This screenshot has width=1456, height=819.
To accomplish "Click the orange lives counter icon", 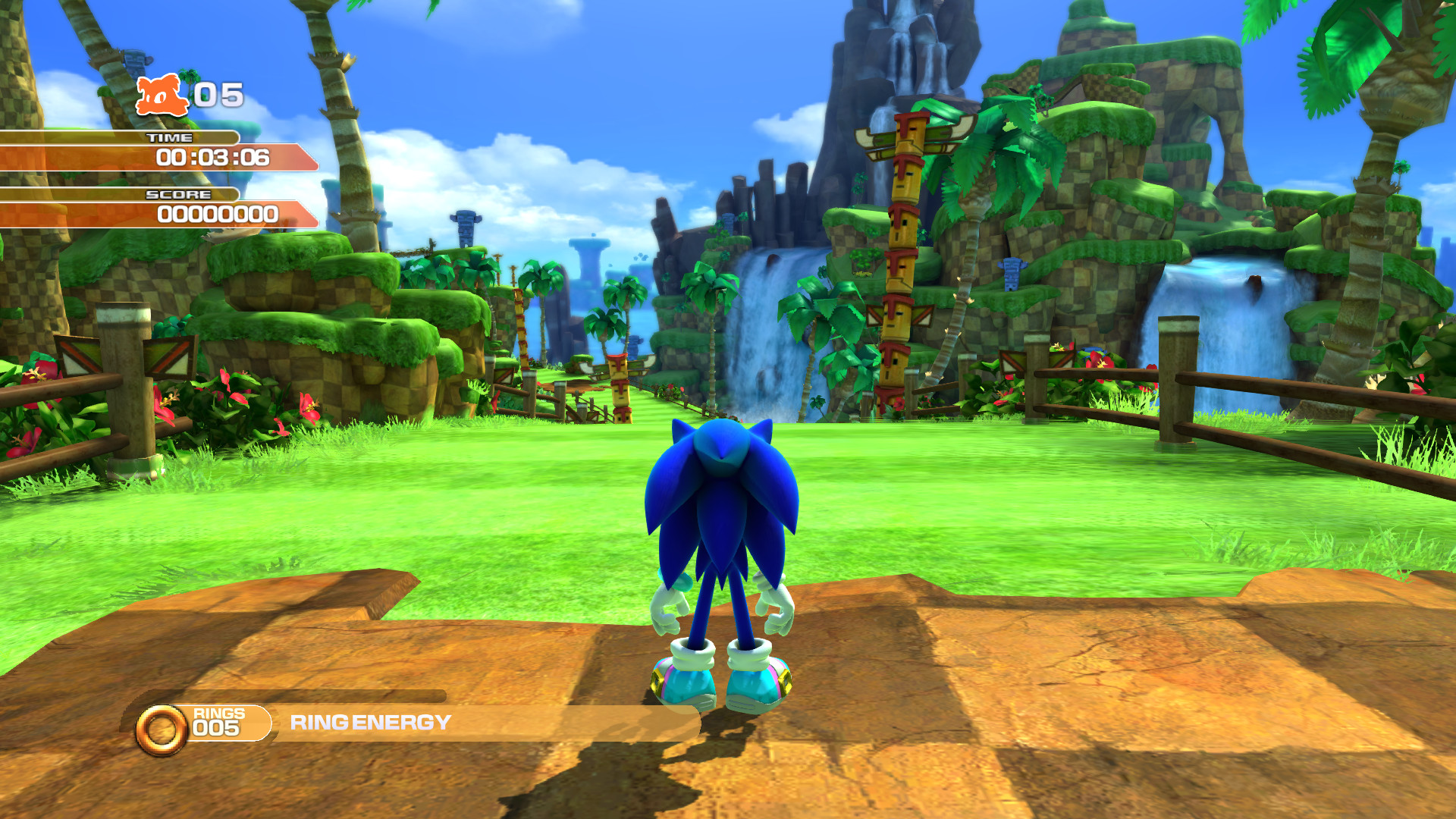I will (x=161, y=94).
